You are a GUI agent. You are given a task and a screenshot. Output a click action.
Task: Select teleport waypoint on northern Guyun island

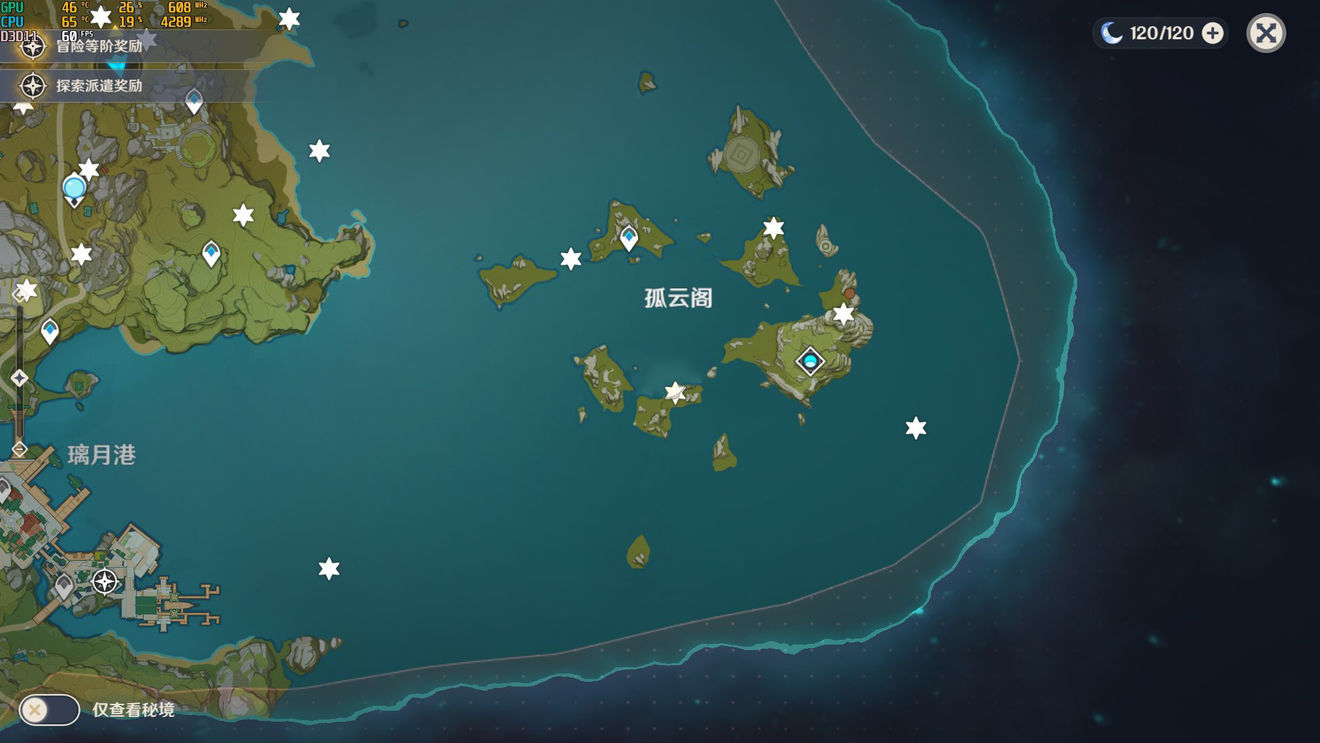pyautogui.click(x=628, y=239)
